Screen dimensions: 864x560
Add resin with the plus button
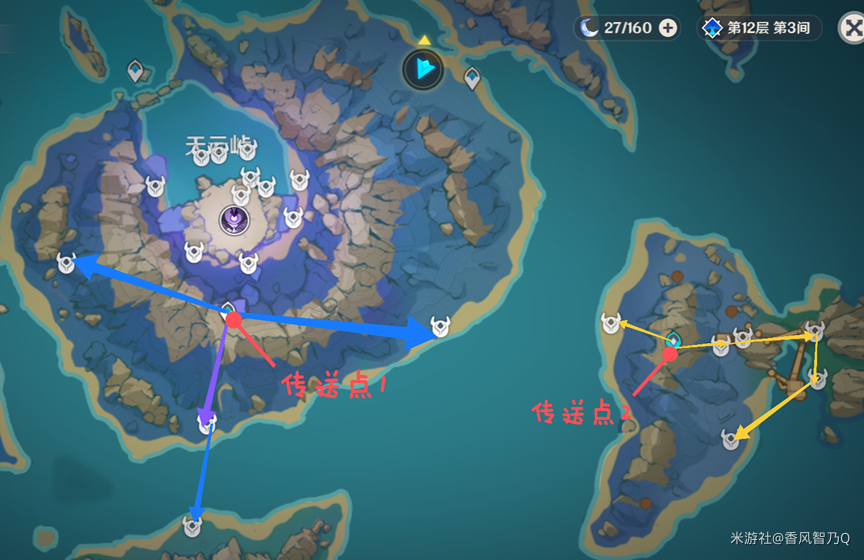click(667, 28)
